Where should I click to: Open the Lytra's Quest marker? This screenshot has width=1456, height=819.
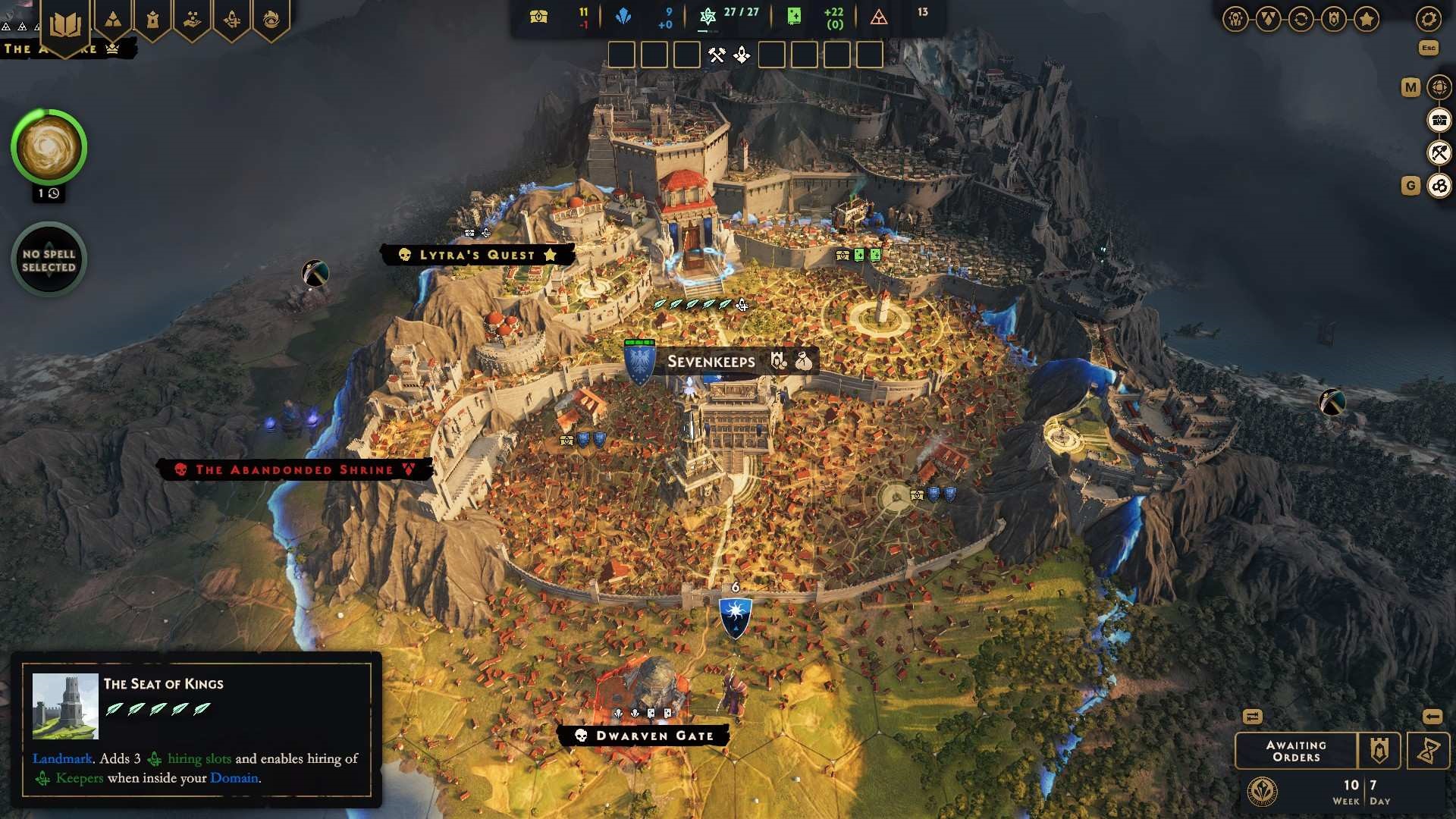[478, 255]
